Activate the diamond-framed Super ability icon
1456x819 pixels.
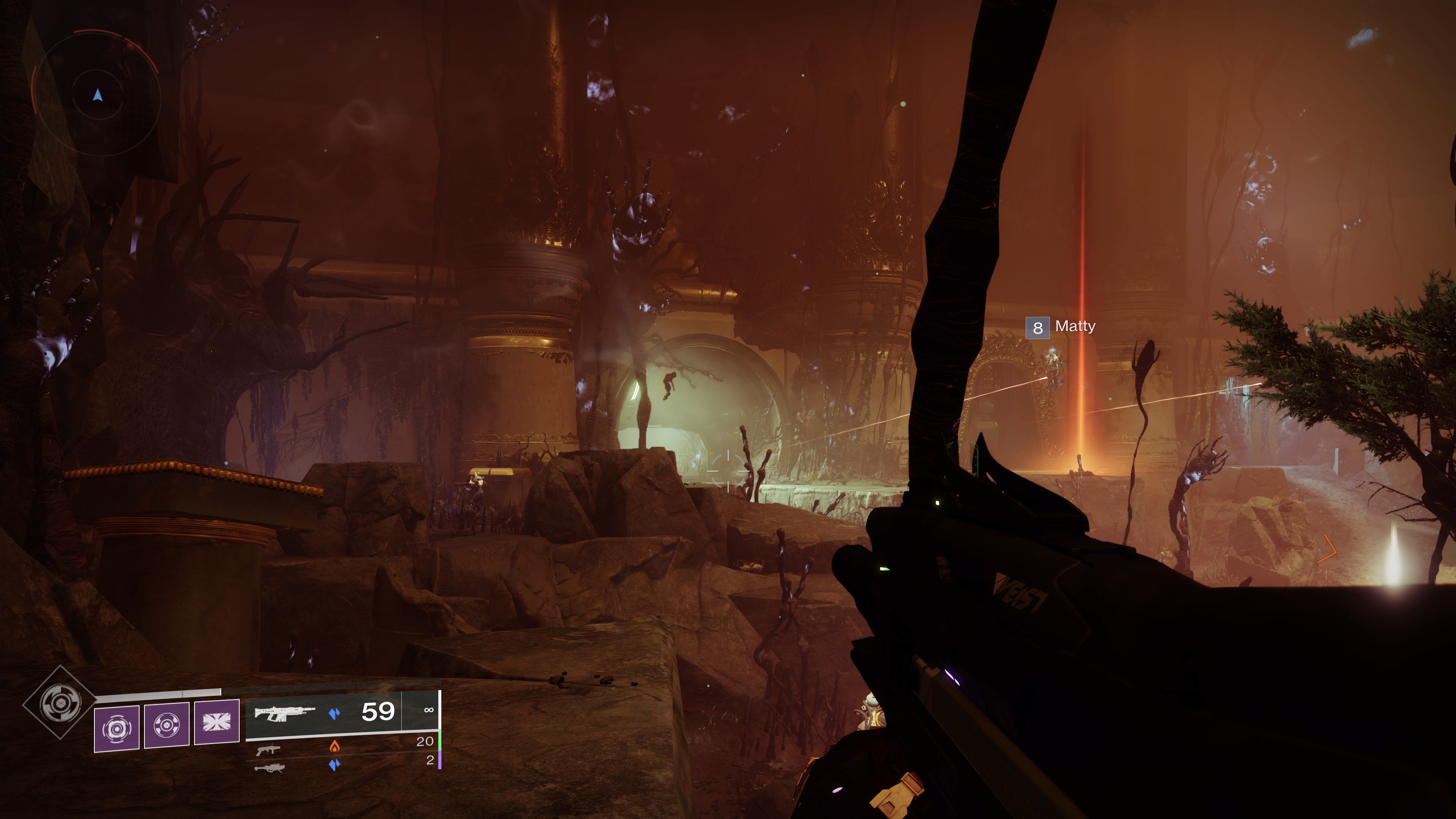60,703
